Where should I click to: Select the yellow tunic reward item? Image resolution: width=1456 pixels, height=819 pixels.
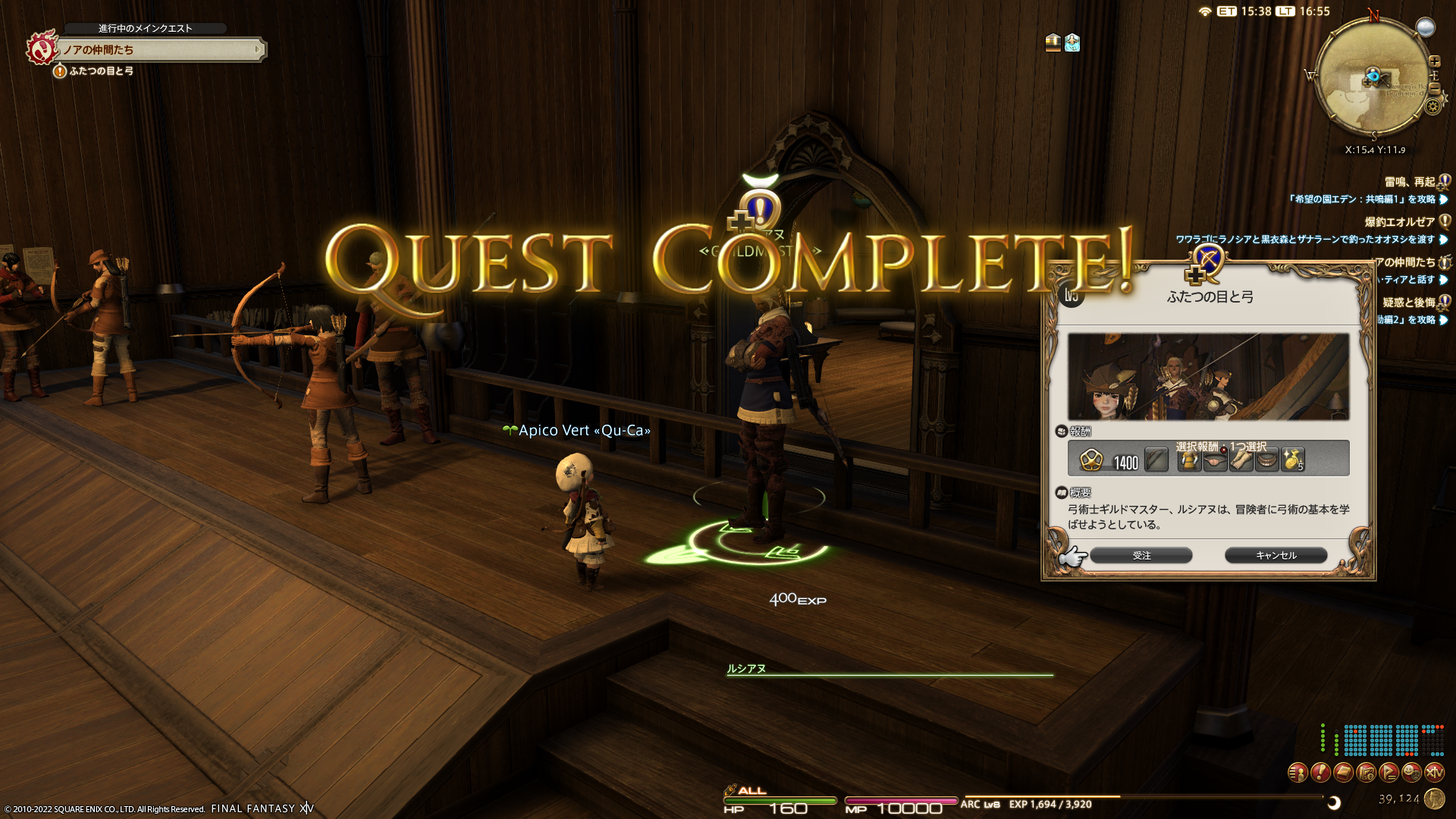[x=1189, y=460]
